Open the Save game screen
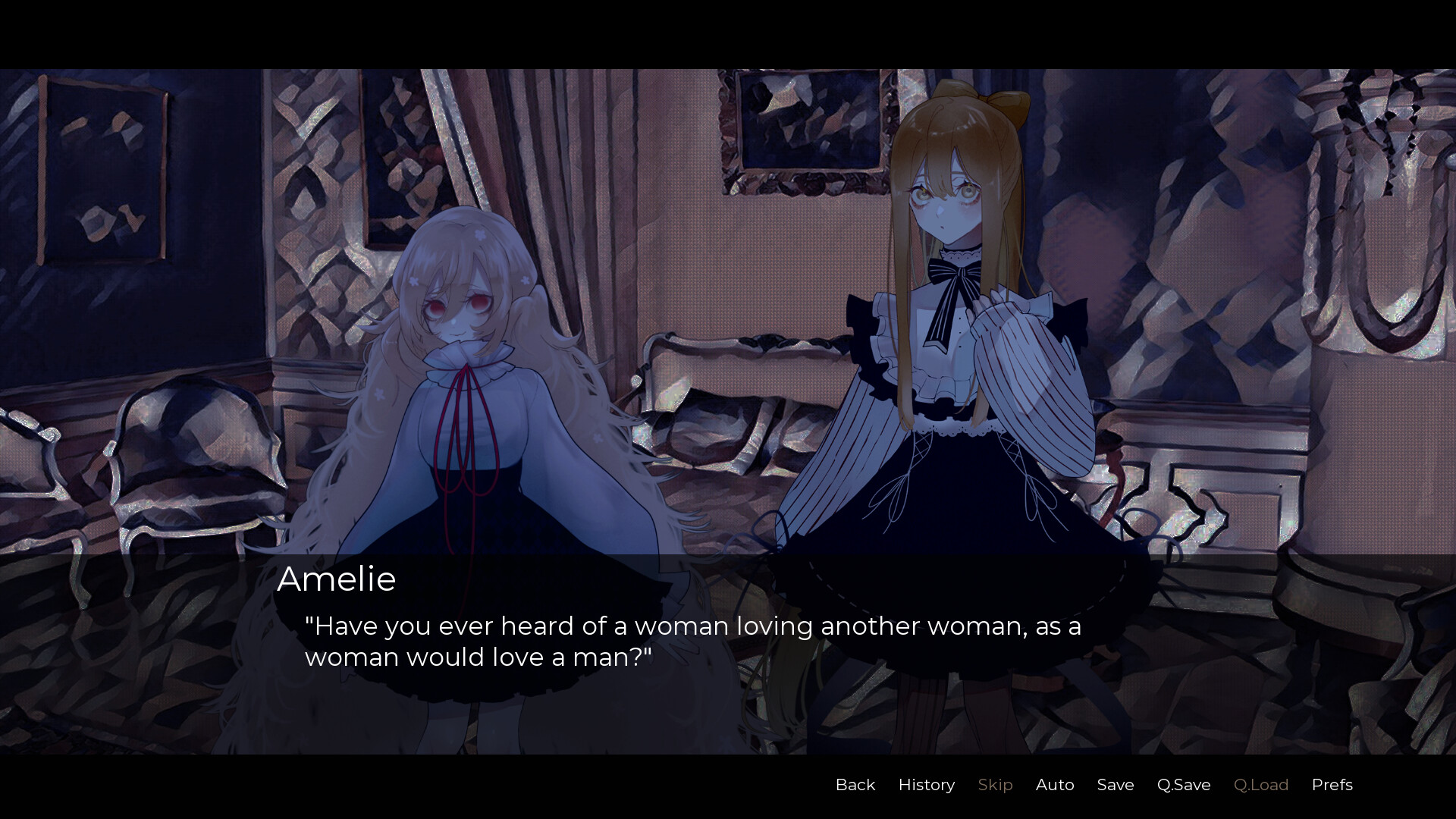Screen dimensions: 1456x819 click(1115, 785)
